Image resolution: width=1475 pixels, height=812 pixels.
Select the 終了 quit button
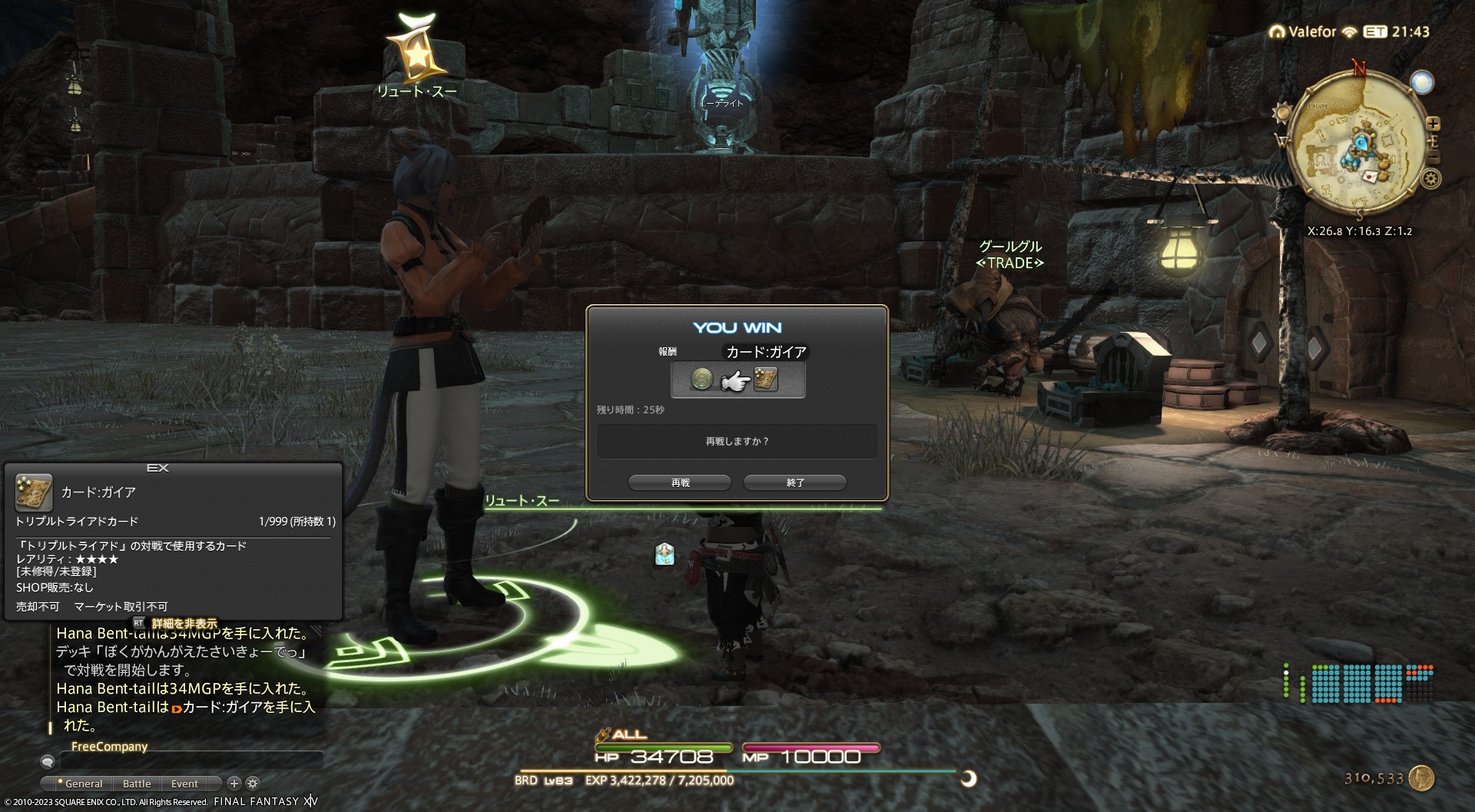[795, 482]
